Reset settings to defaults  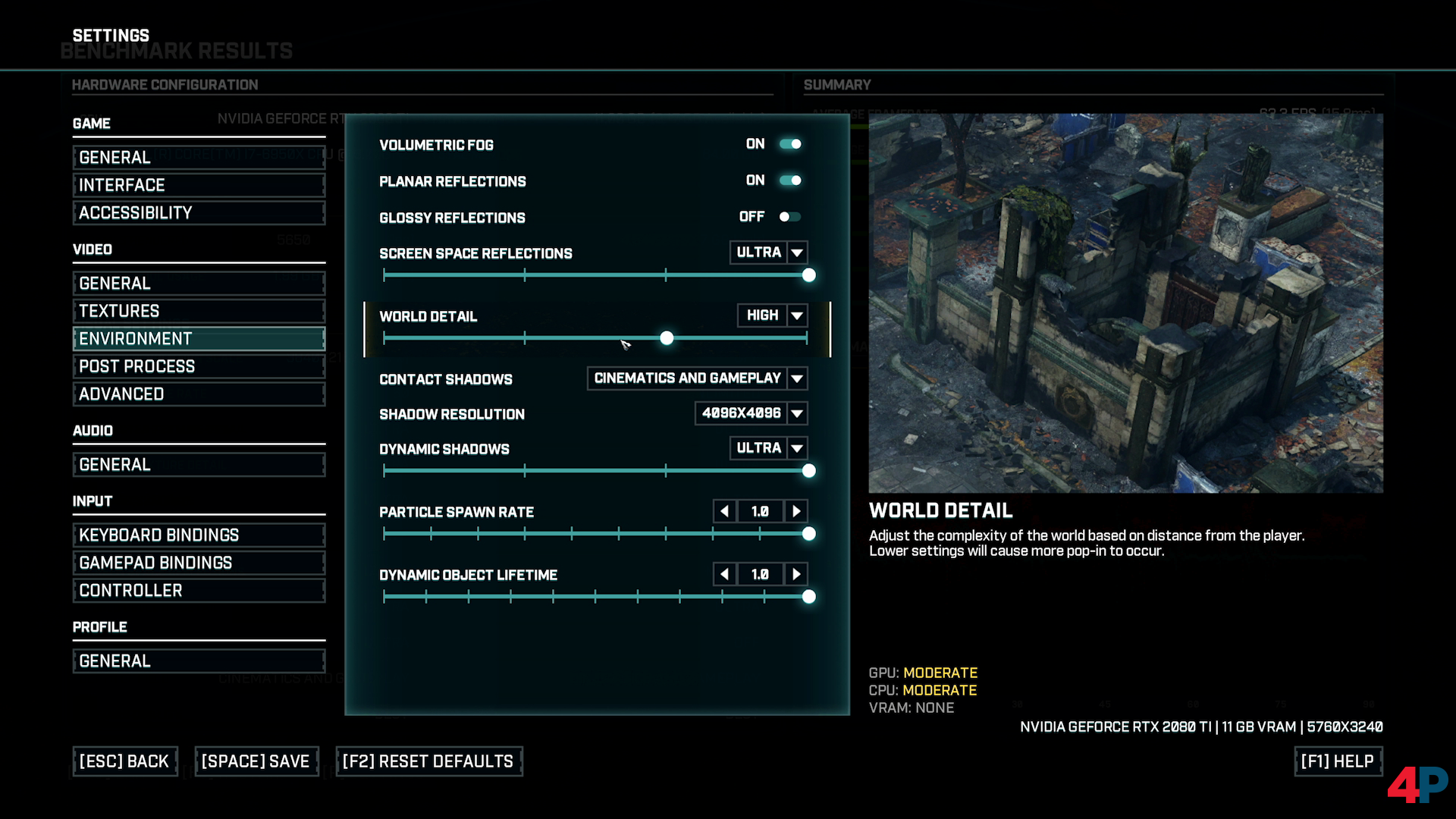click(428, 761)
